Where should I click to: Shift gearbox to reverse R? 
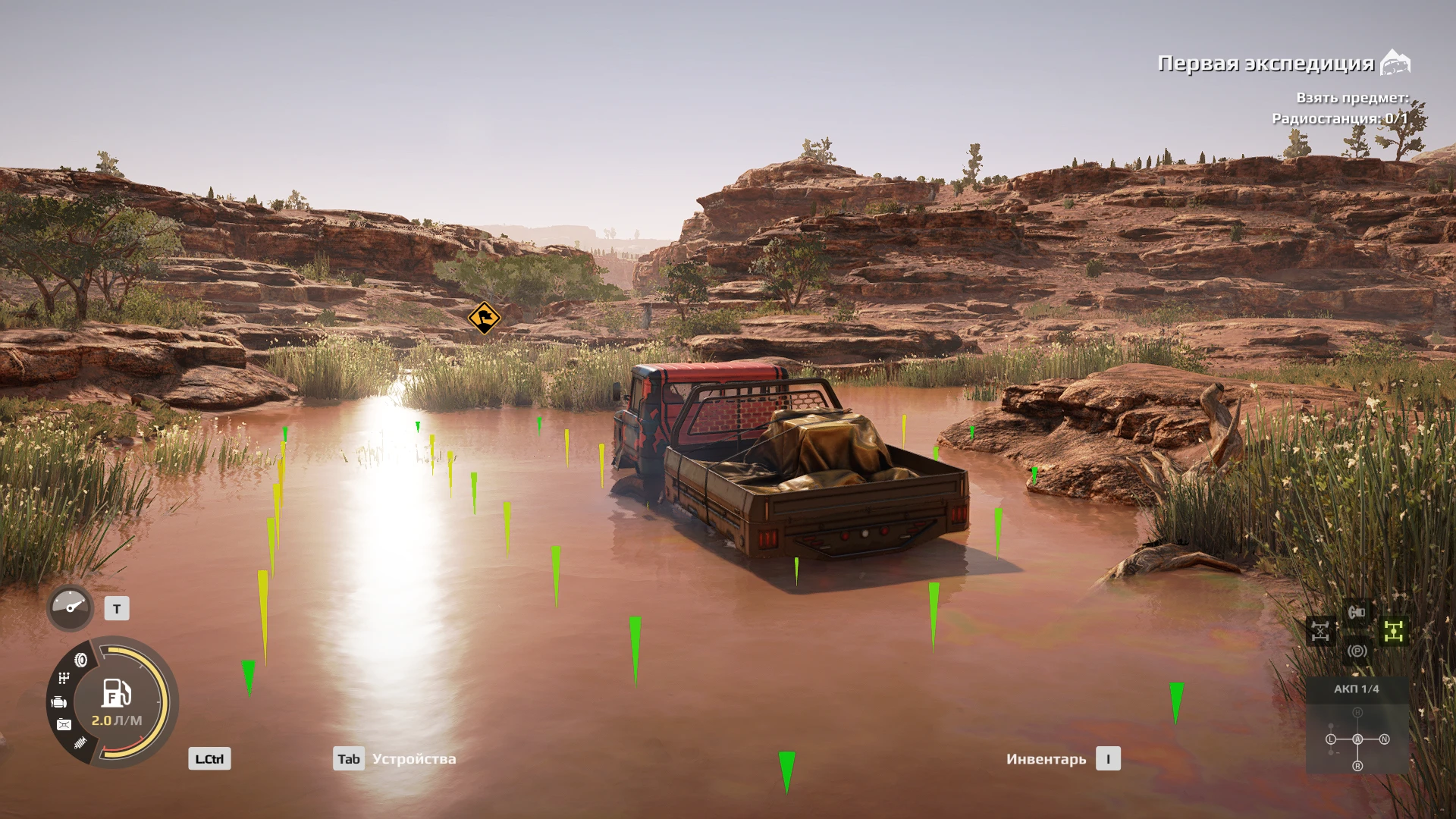click(x=1357, y=766)
